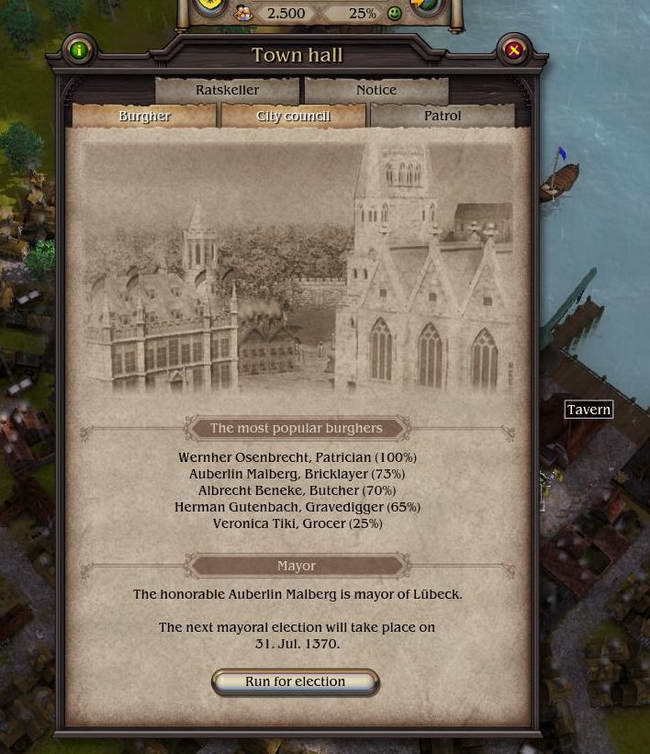
Task: Close the Town hall window
Action: [514, 49]
